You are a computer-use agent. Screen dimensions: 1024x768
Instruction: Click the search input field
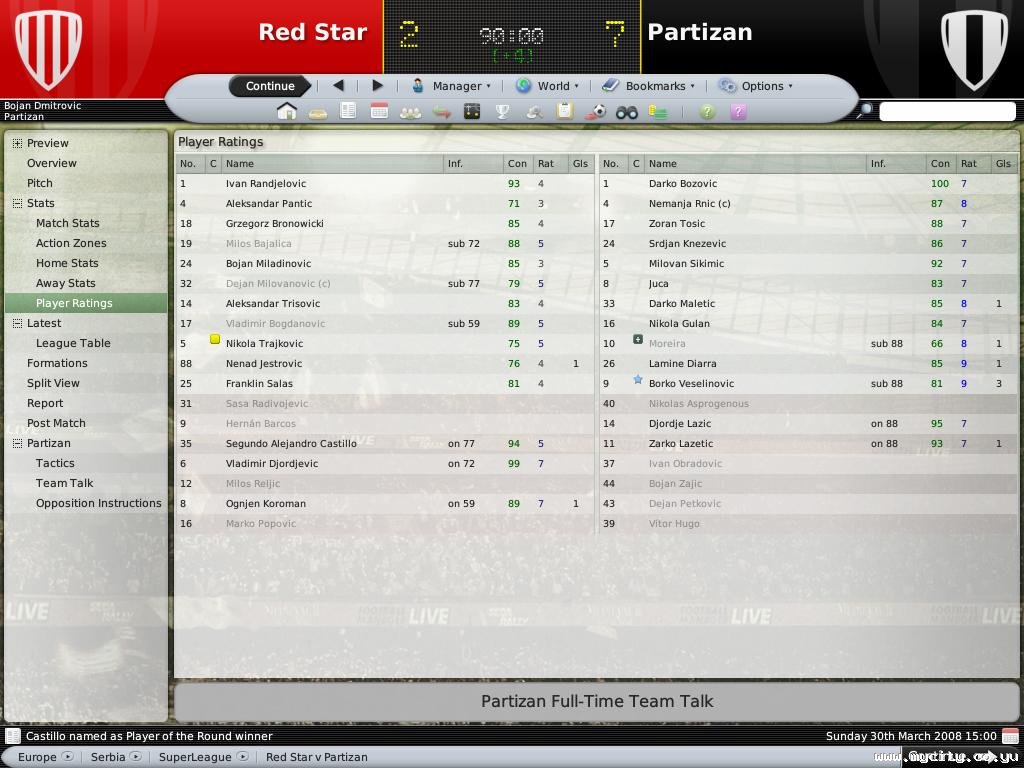point(946,112)
